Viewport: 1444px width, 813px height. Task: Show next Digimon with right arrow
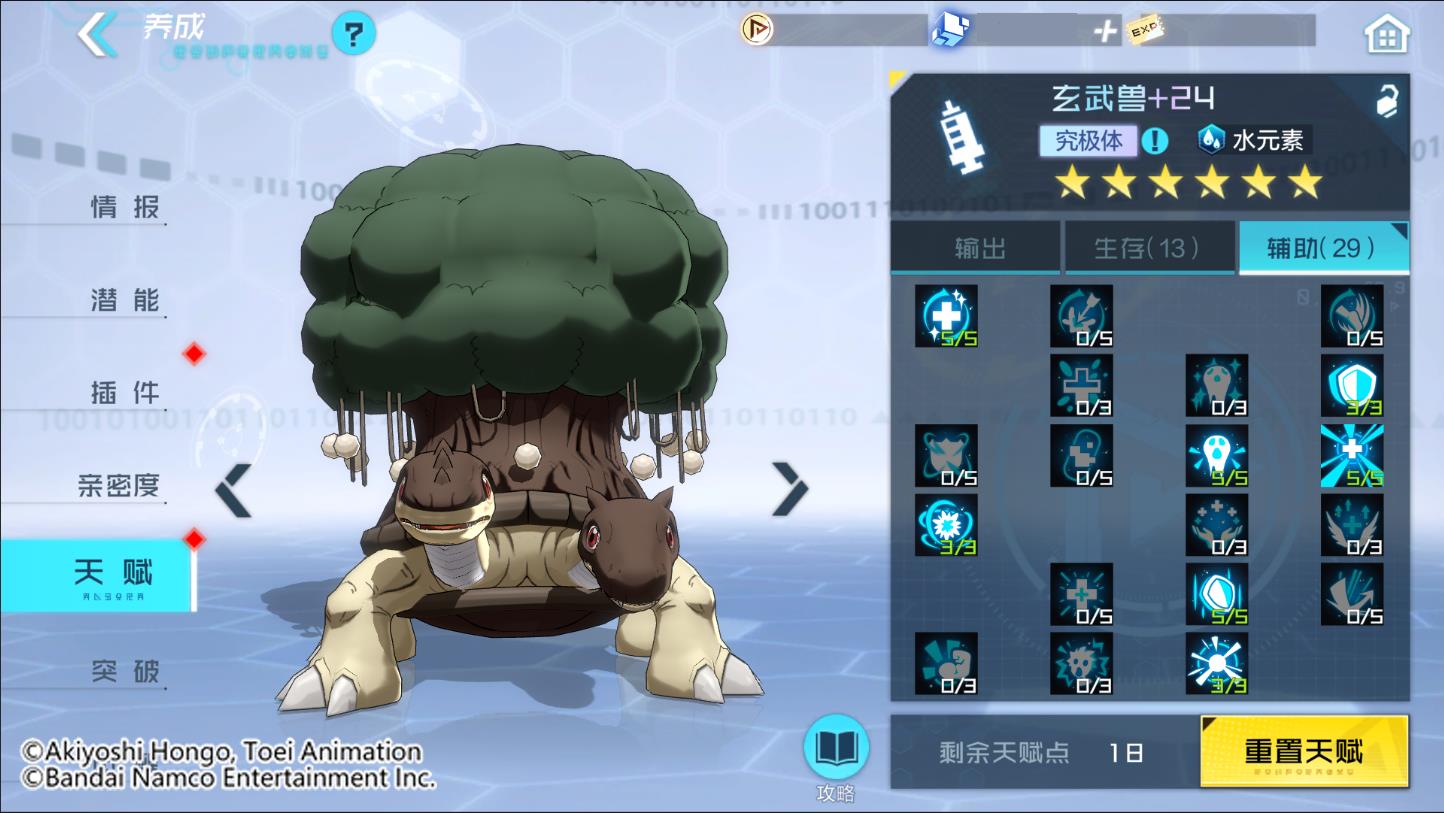[790, 490]
